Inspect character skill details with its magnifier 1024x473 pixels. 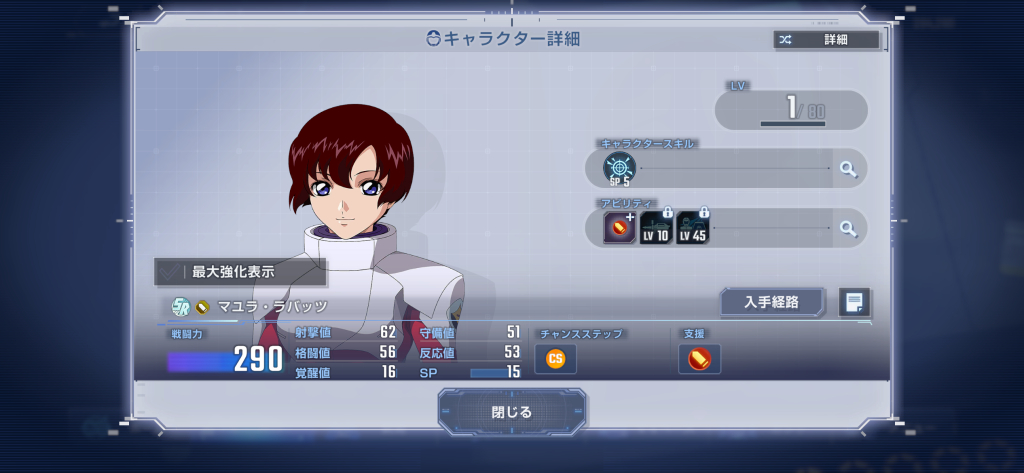point(848,169)
